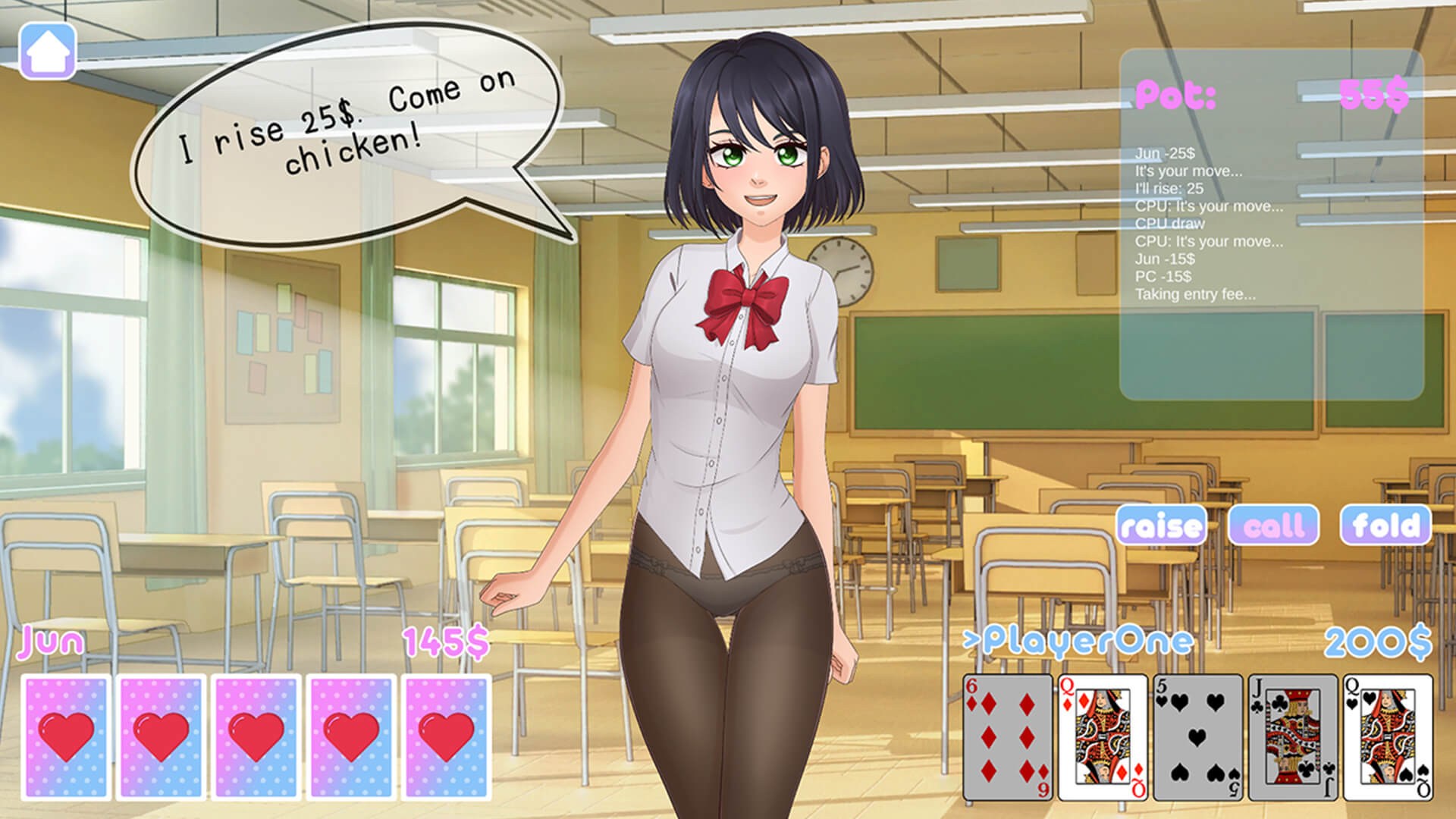
Task: Pick the queen of diamonds card
Action: click(x=1103, y=737)
